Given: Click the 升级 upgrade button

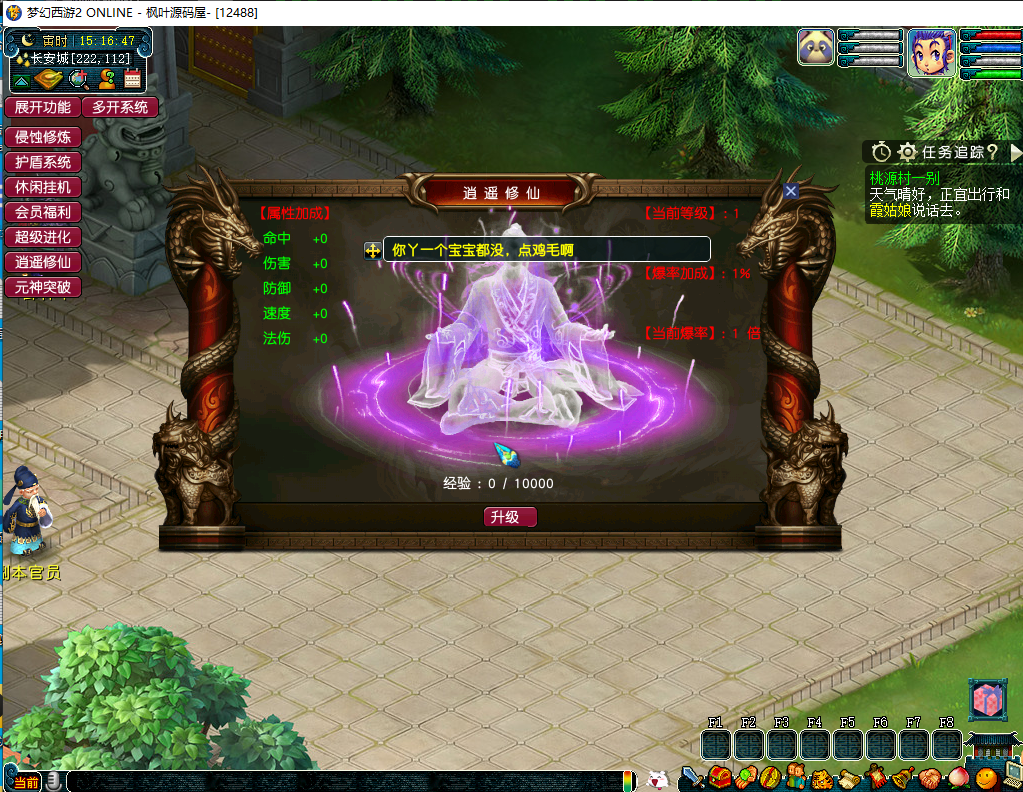Looking at the screenshot, I should click(510, 517).
